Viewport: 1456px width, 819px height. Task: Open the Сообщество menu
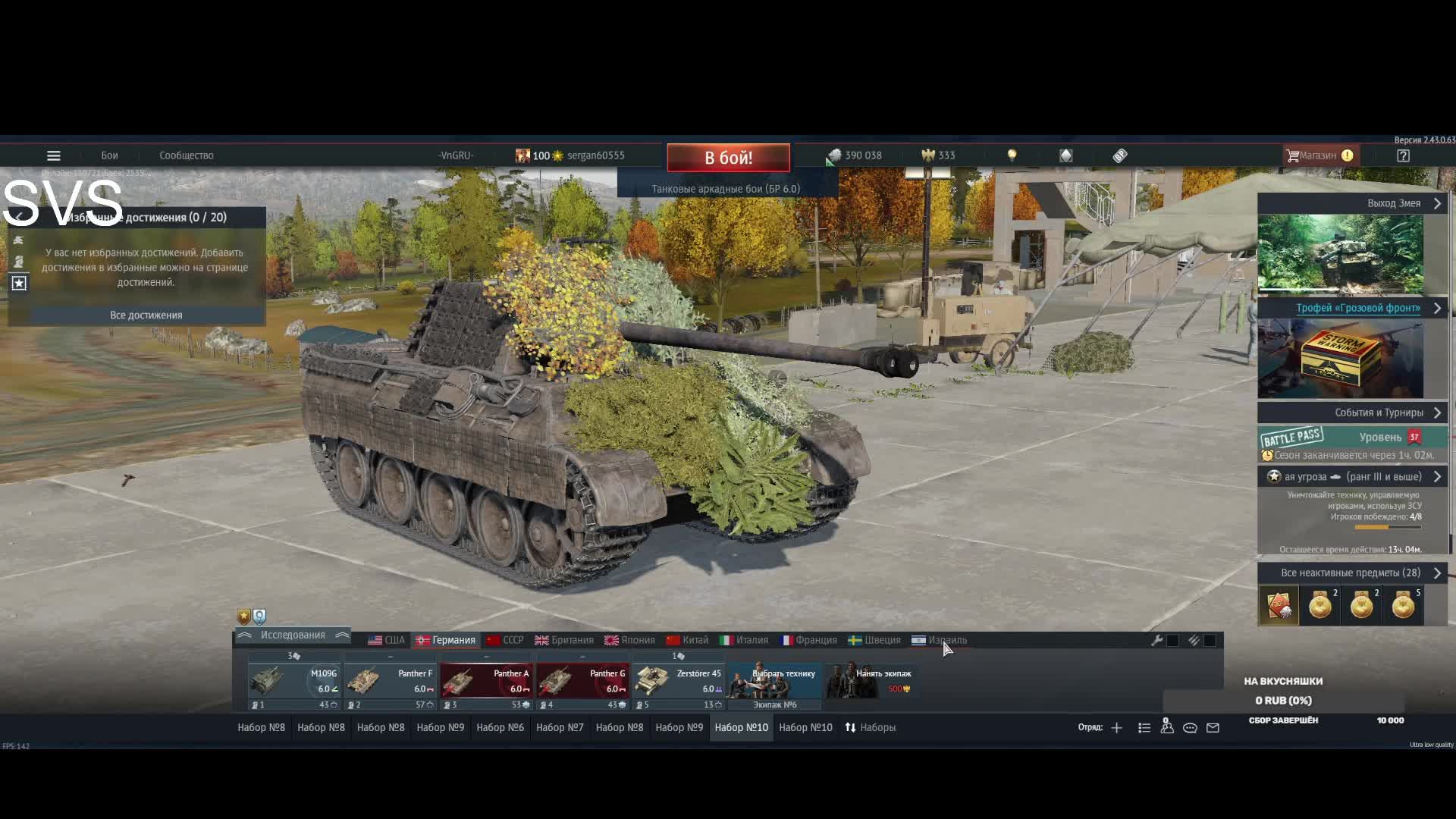point(186,155)
